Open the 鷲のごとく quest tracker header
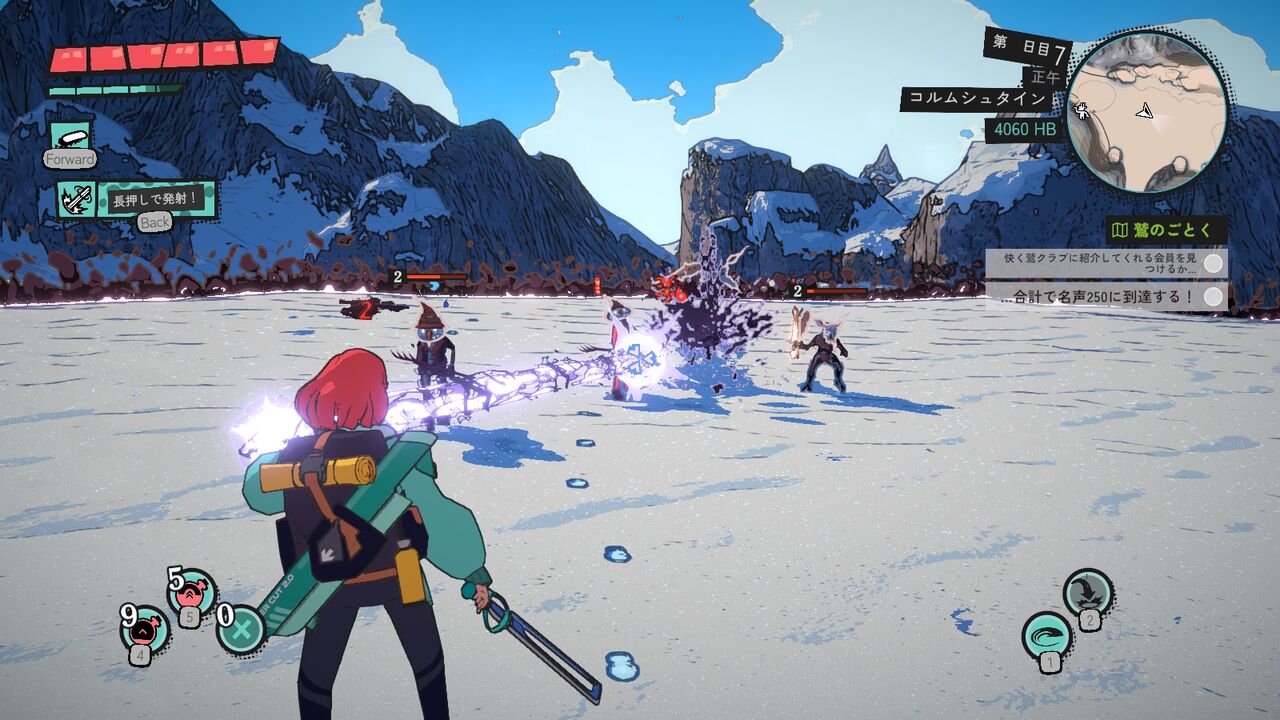 click(1166, 231)
